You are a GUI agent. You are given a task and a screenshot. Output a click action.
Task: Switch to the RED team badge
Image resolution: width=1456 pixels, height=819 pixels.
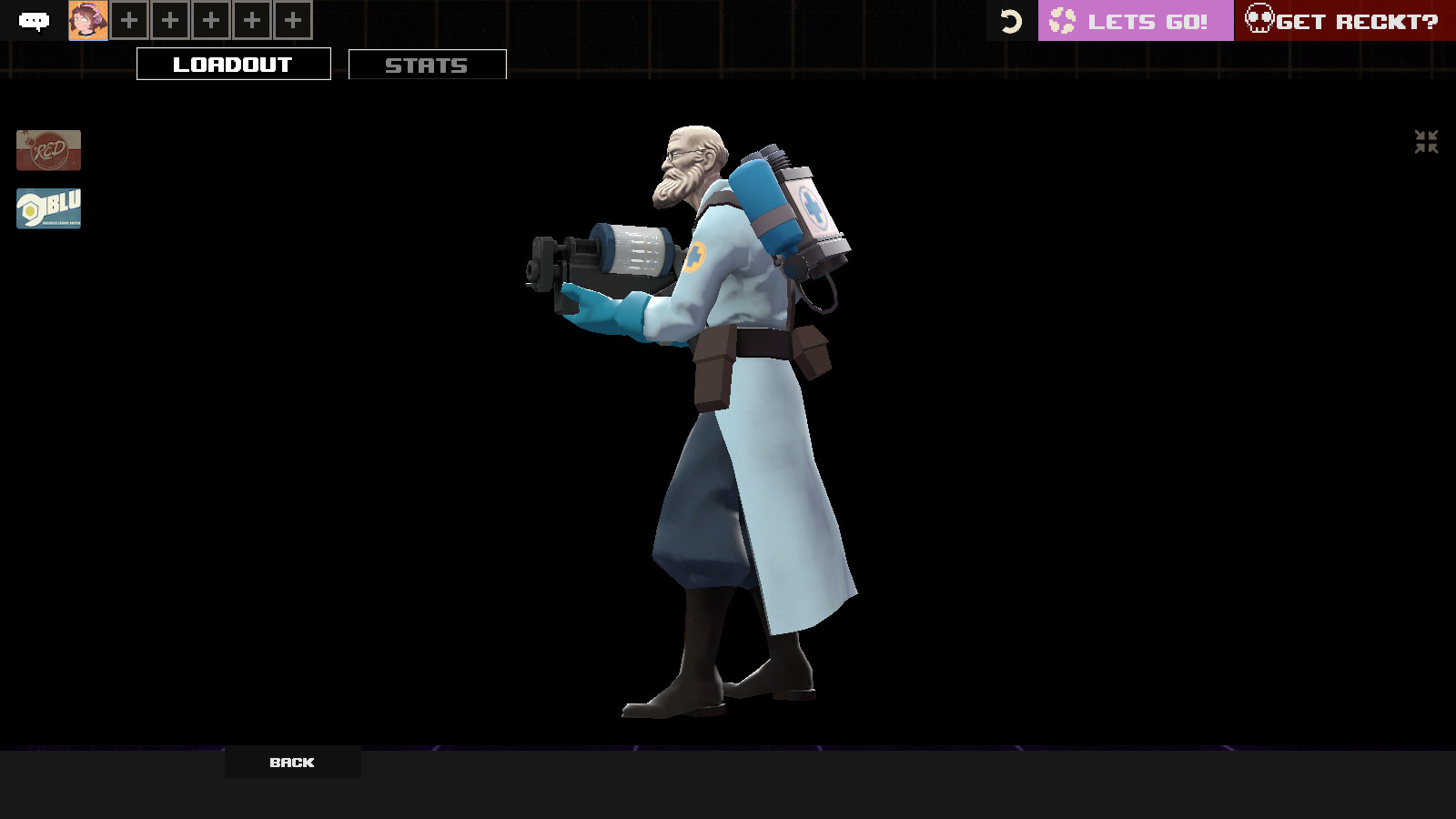pos(47,150)
